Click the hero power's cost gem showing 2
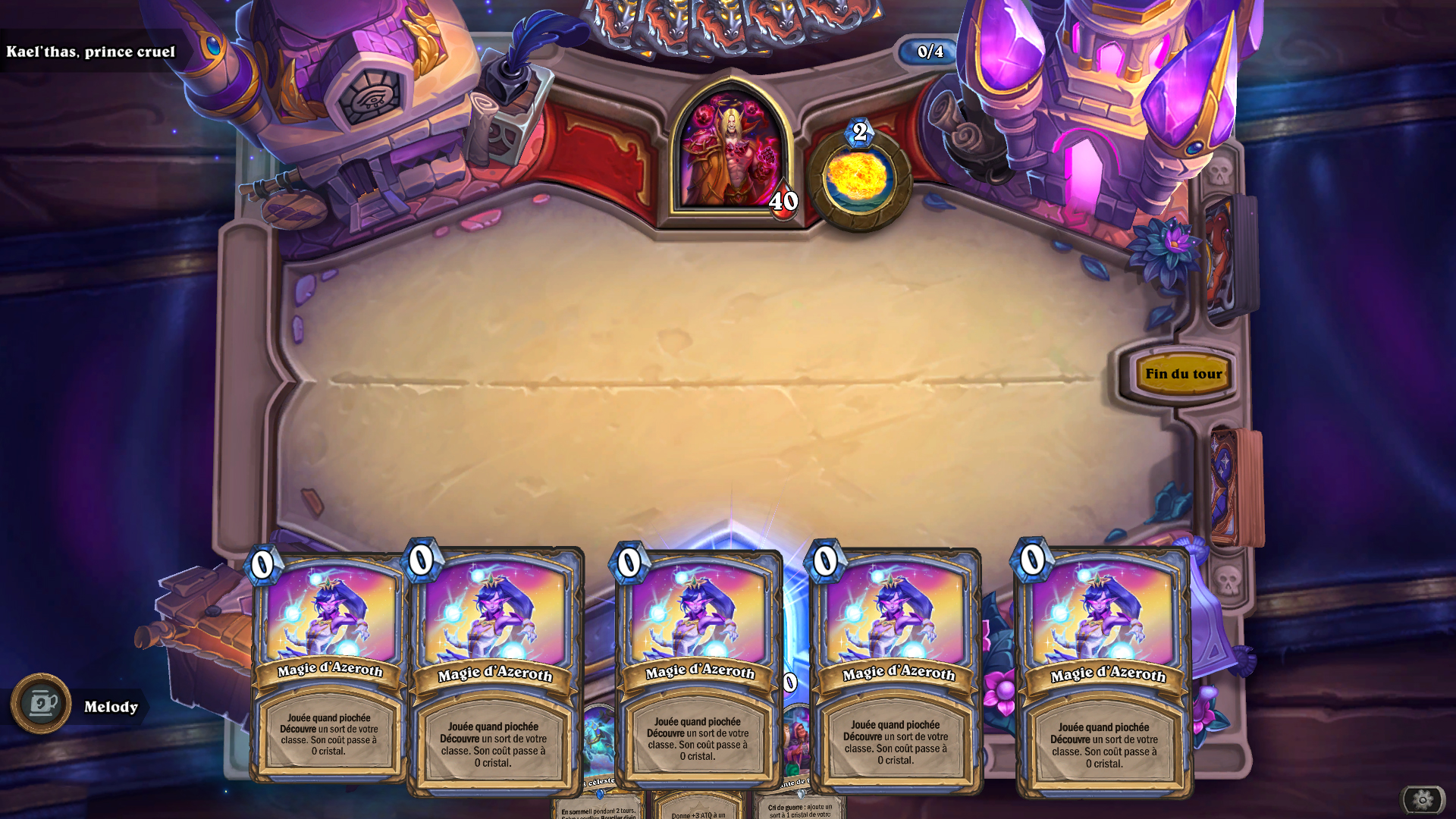 point(859,133)
